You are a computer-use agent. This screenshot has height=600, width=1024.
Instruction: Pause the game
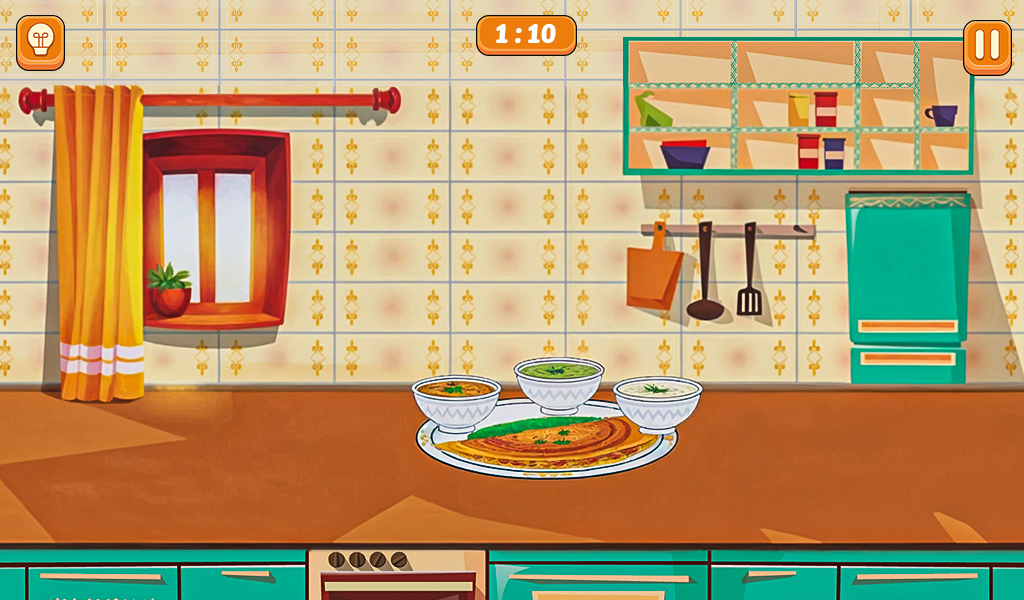tap(986, 46)
